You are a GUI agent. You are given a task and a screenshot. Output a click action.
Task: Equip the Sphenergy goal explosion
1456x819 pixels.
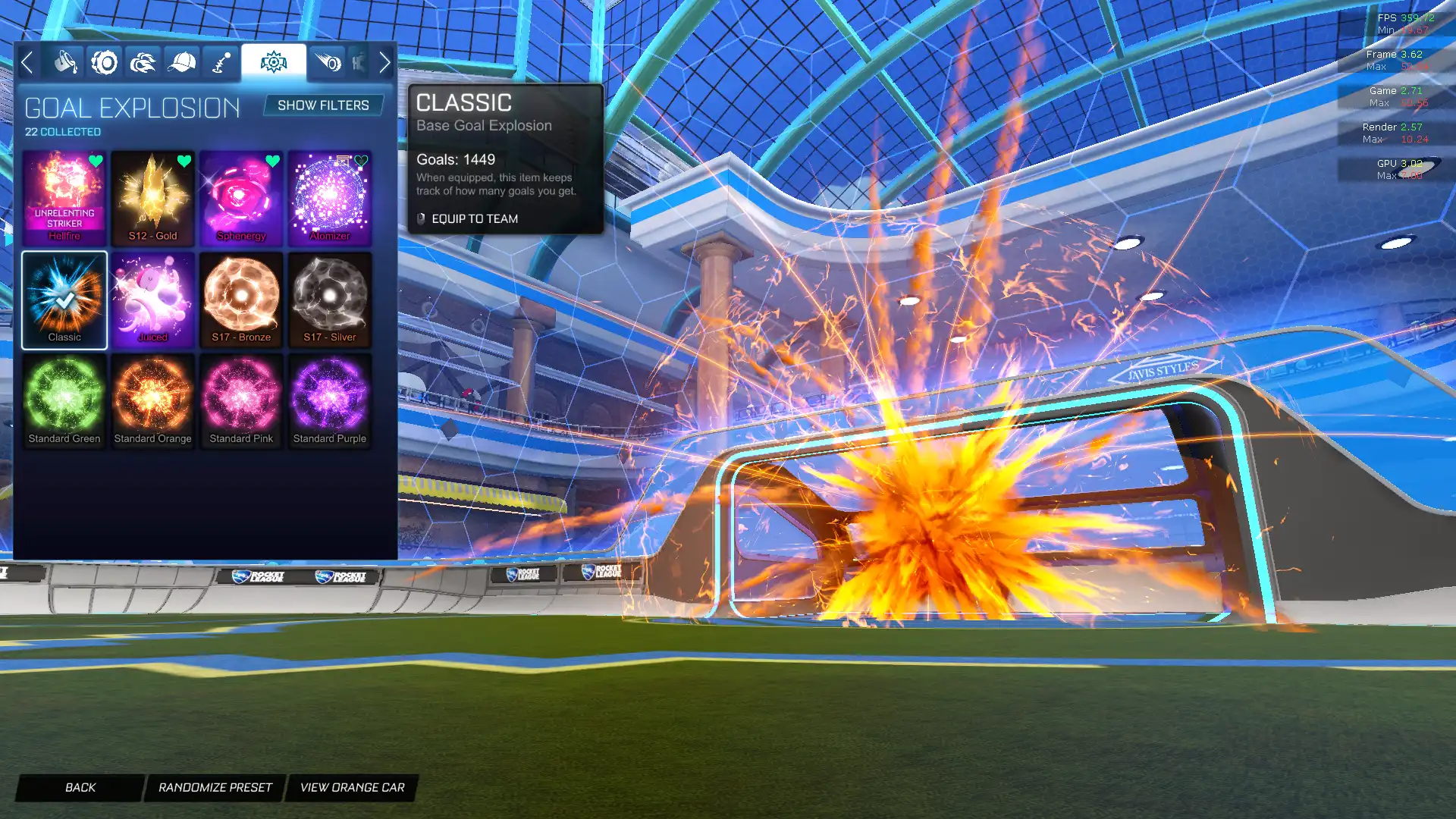tap(241, 197)
